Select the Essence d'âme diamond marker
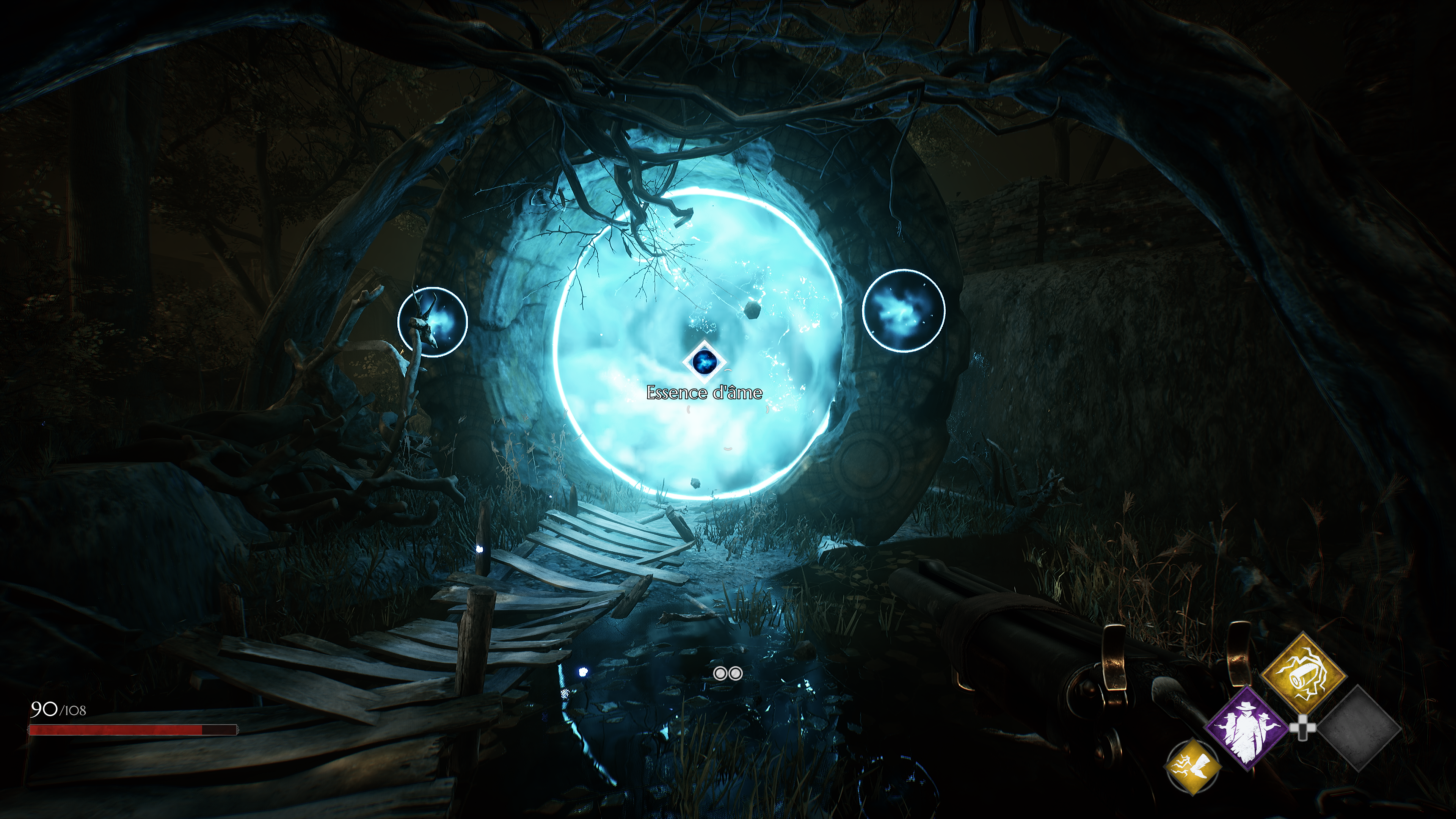 tap(704, 361)
